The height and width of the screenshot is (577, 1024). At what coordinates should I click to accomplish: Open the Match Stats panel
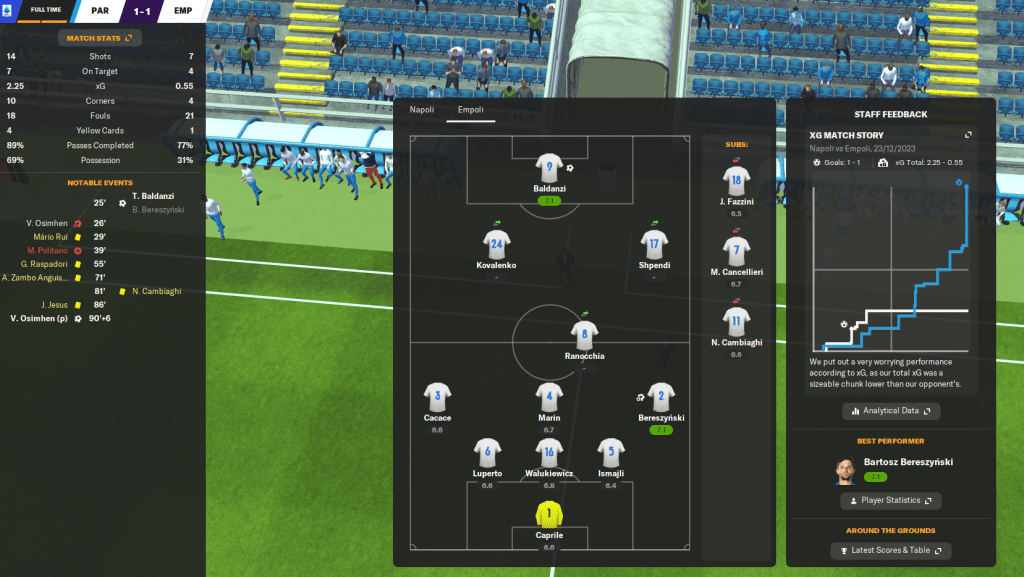pyautogui.click(x=102, y=38)
